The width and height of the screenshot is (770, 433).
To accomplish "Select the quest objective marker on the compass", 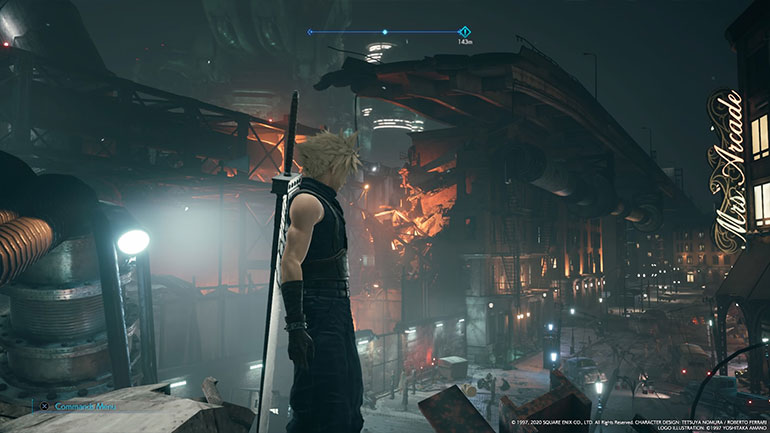I will [464, 32].
